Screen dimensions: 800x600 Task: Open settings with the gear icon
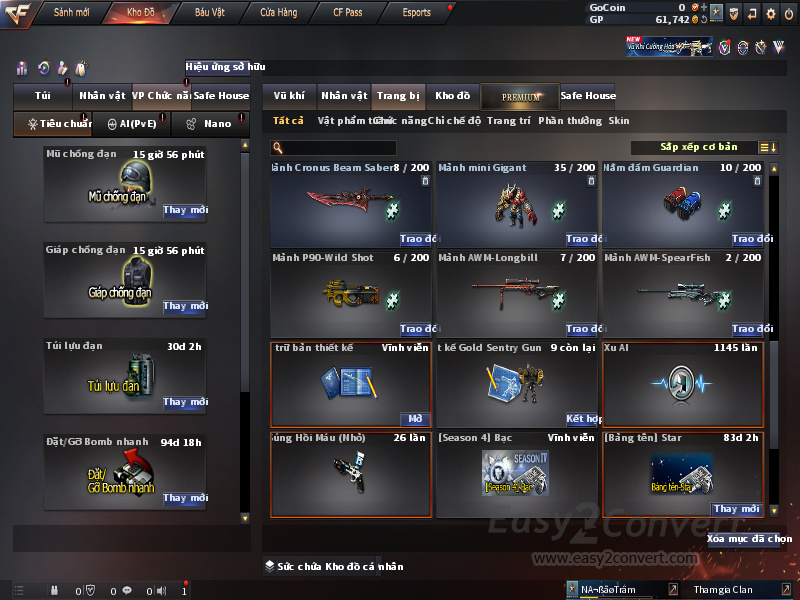pos(770,13)
